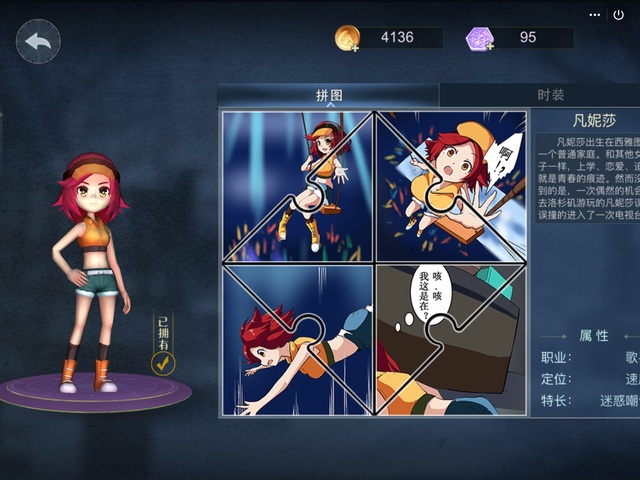
Task: Open the three-dot more options menu
Action: [596, 15]
